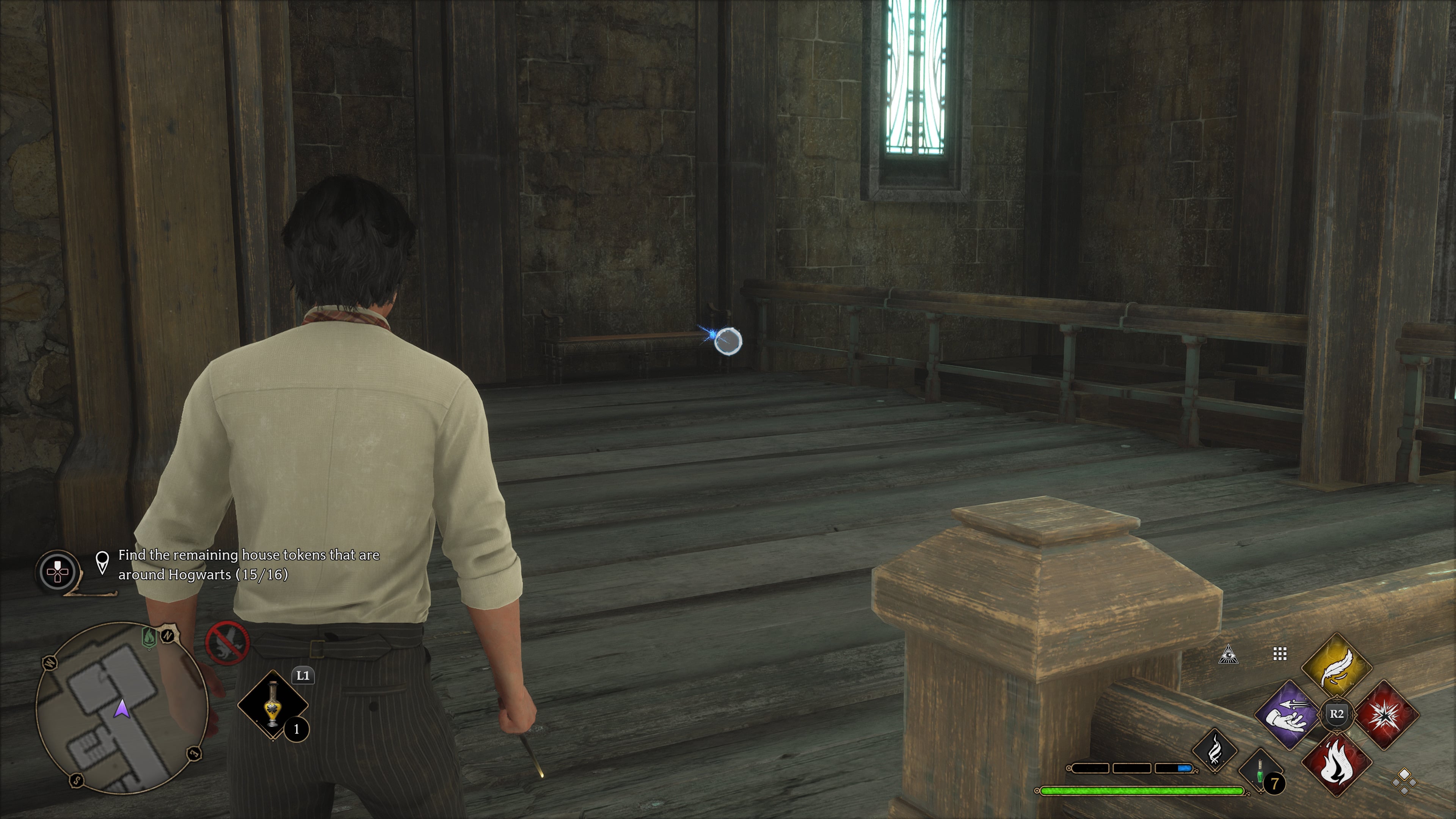The width and height of the screenshot is (1456, 819).
Task: Open the circular minimap
Action: click(x=121, y=706)
